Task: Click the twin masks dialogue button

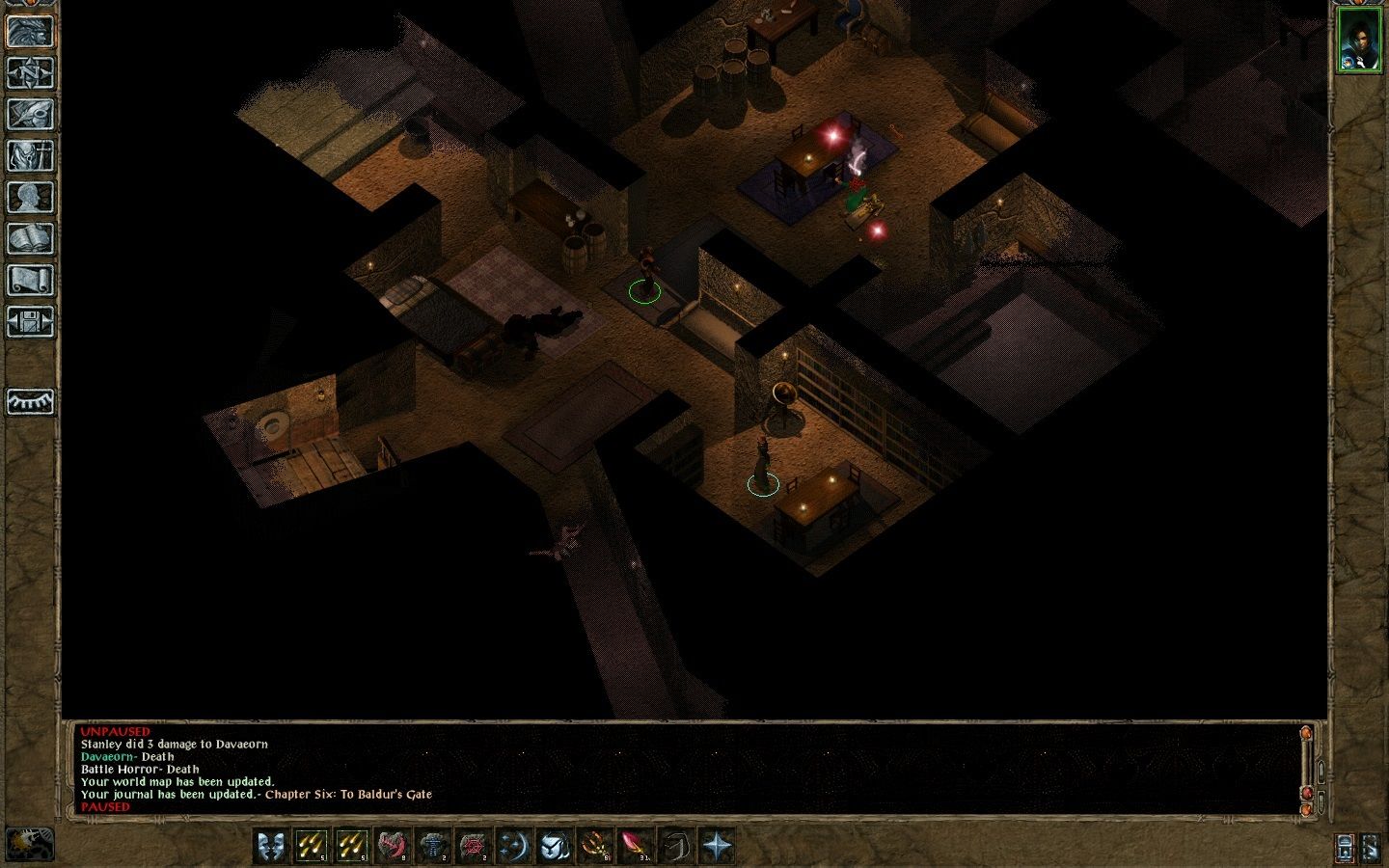Action: tap(271, 846)
